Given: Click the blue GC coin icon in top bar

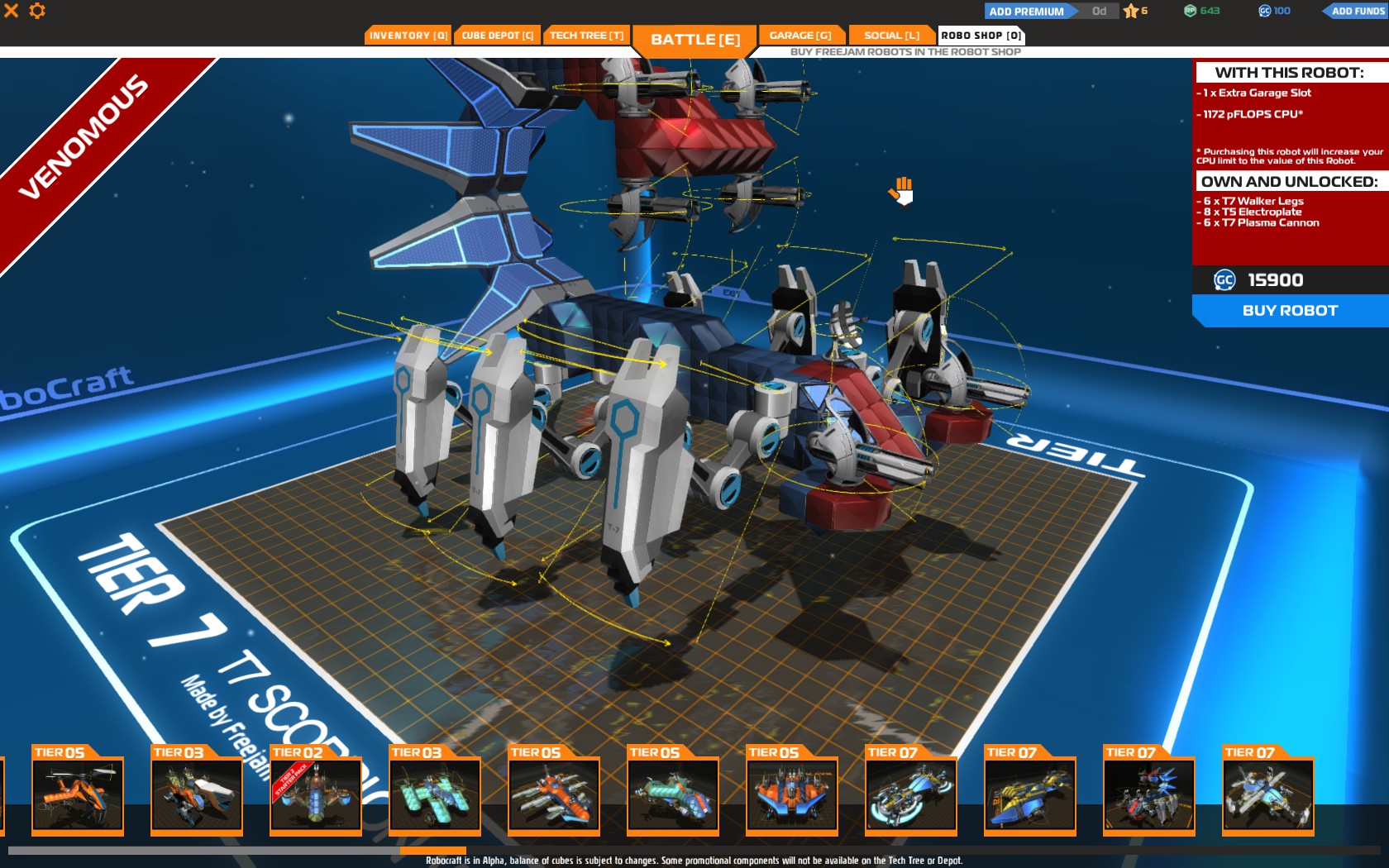Looking at the screenshot, I should 1264,11.
